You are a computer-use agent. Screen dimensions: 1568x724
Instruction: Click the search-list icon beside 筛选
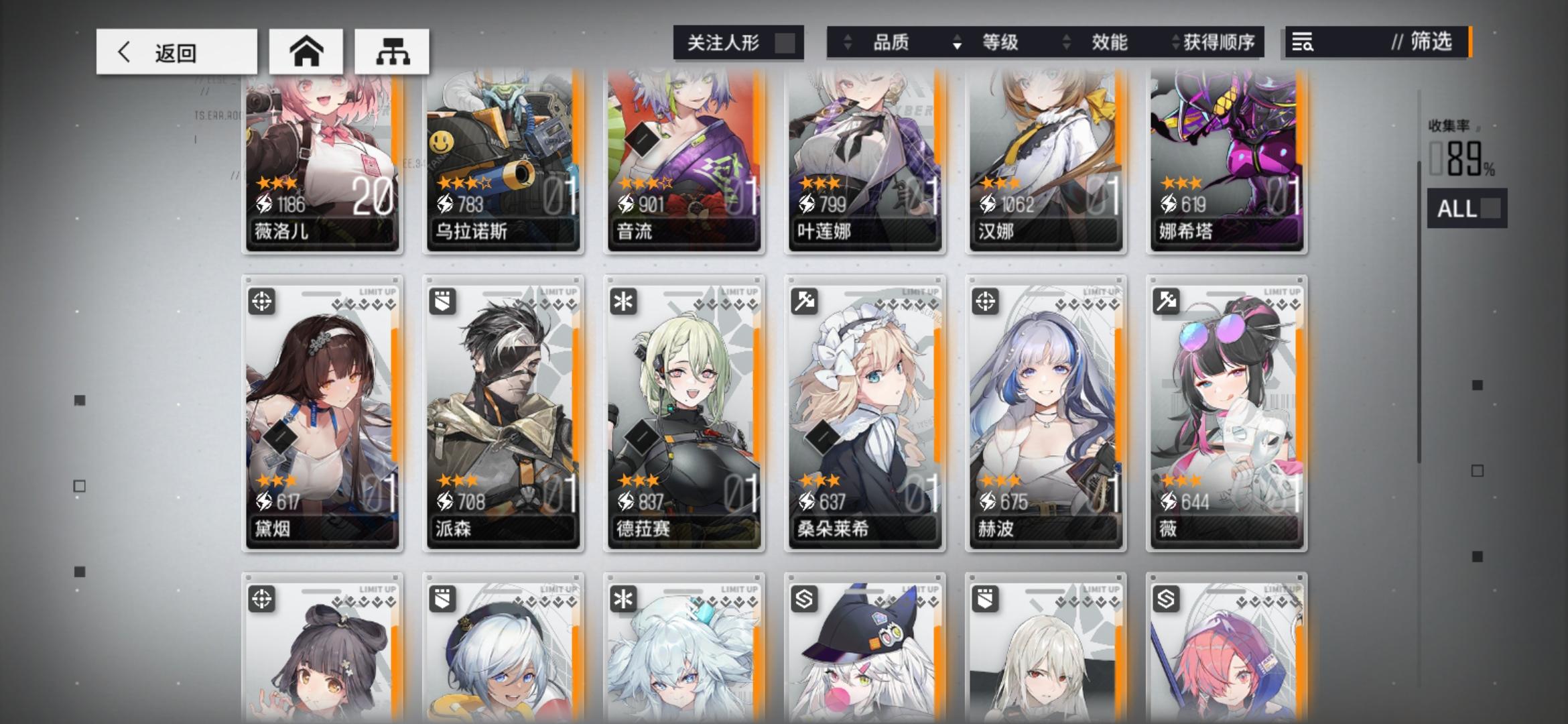(1303, 43)
